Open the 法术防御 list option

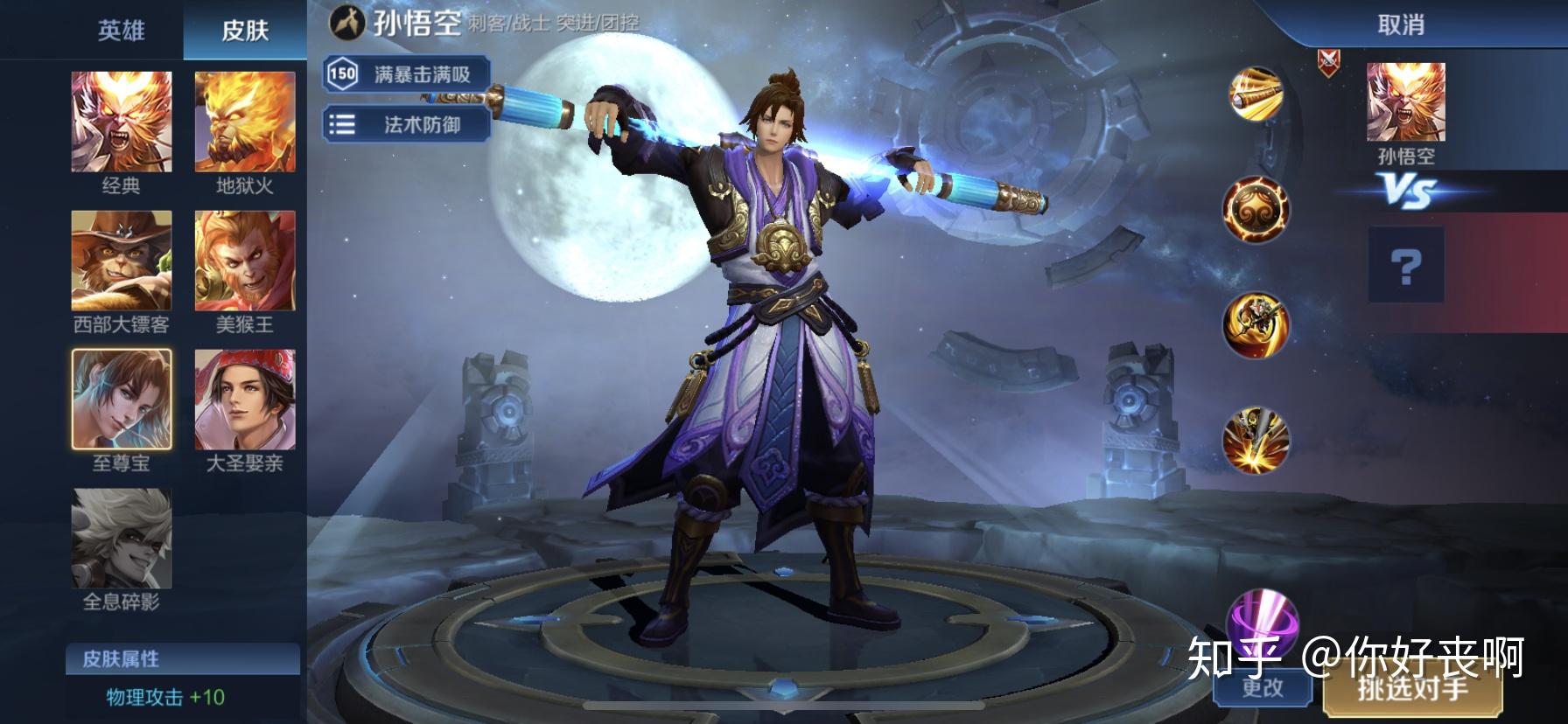406,124
